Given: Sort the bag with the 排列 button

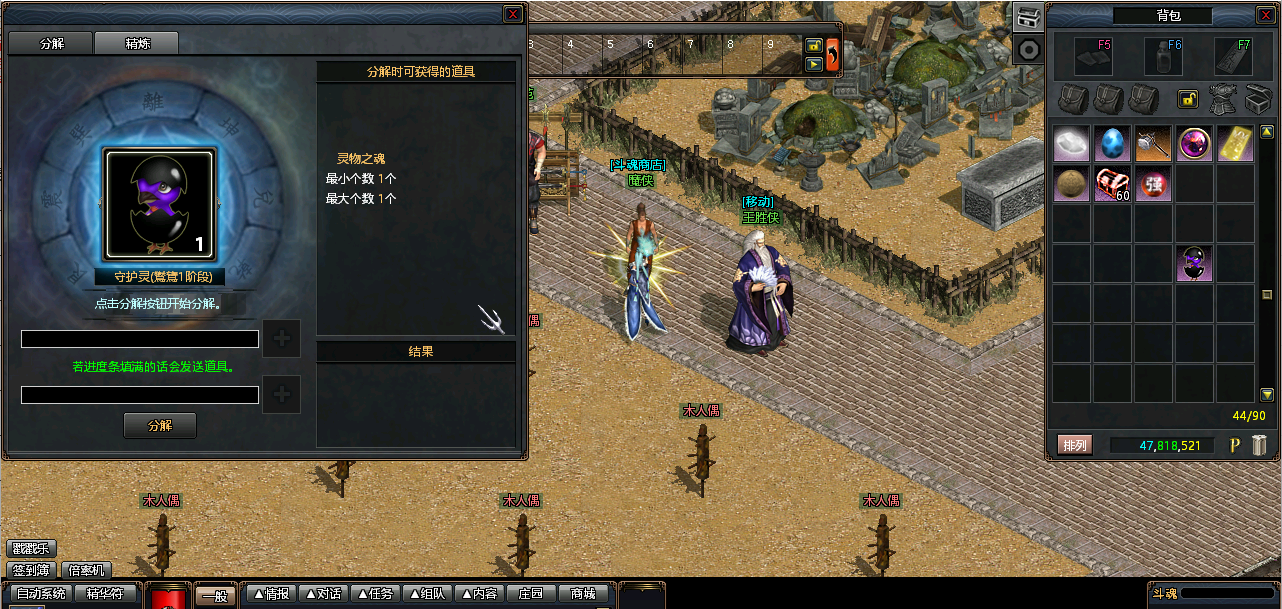Looking at the screenshot, I should point(1075,445).
